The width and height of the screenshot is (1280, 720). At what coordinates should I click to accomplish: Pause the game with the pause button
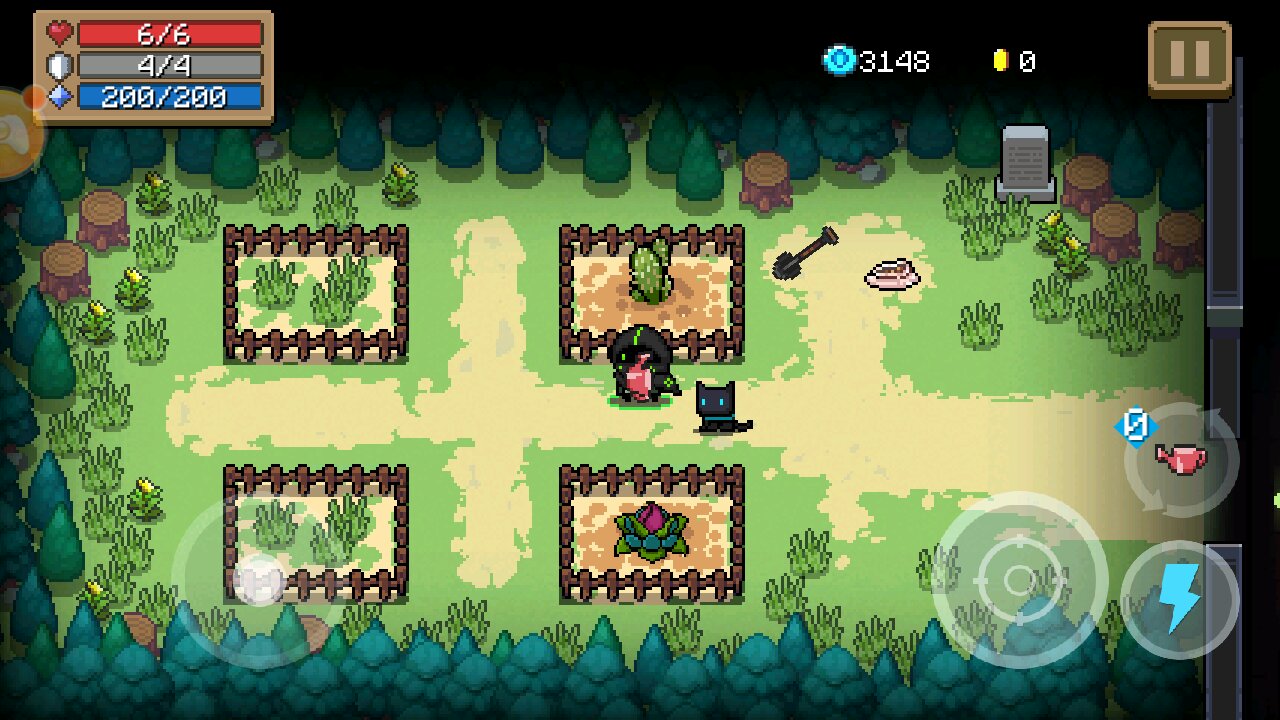coord(1189,58)
